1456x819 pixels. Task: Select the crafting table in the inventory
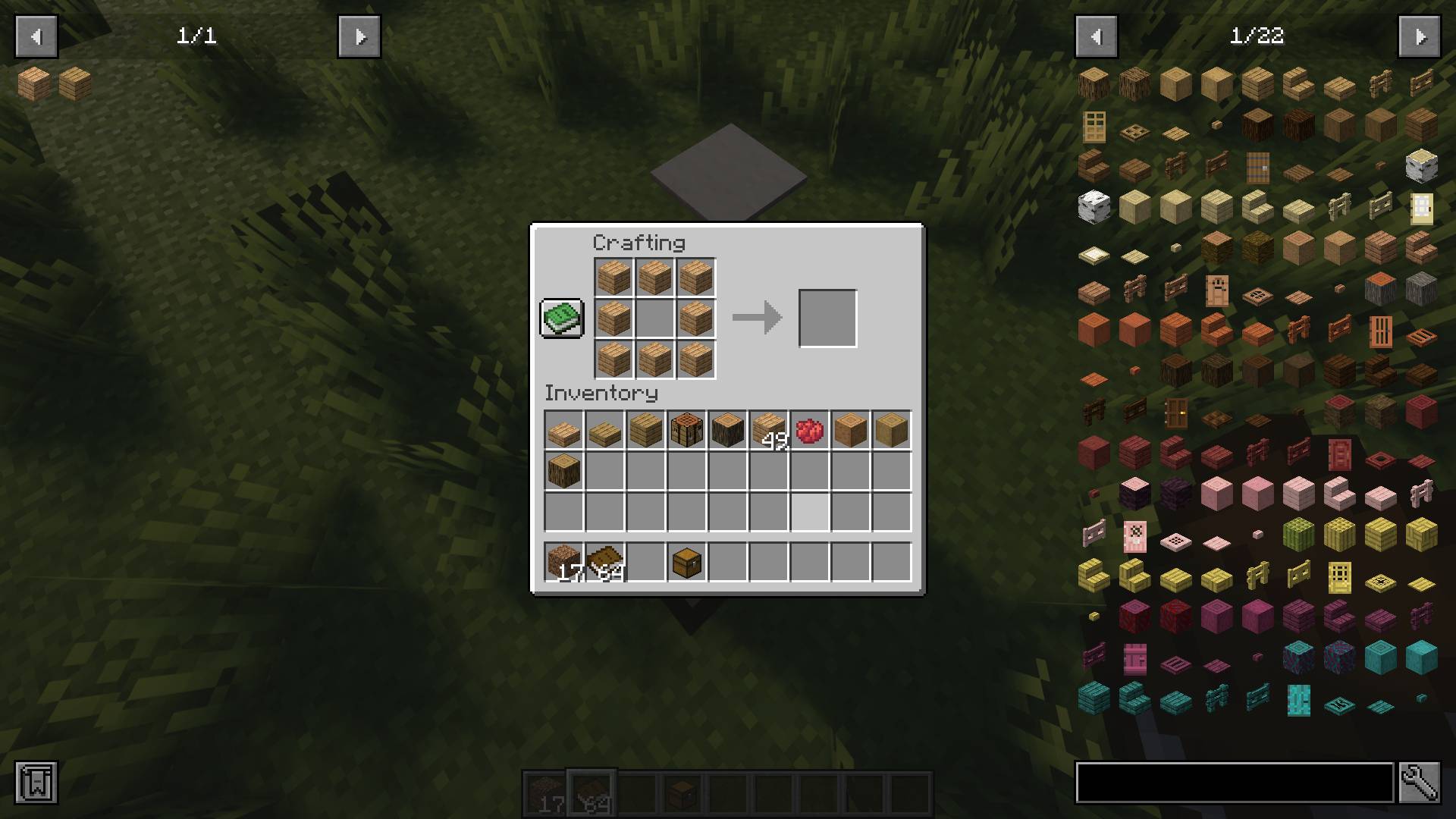(686, 430)
